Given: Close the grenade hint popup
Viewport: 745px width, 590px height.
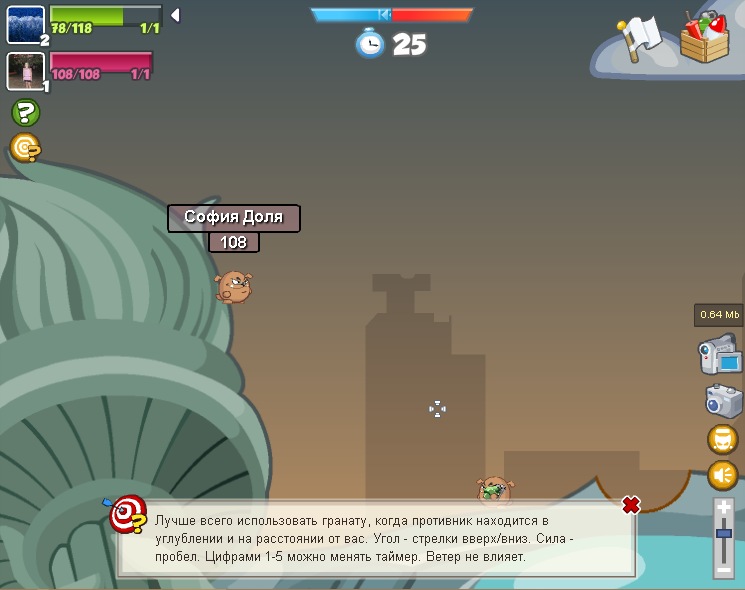Looking at the screenshot, I should pyautogui.click(x=631, y=505).
